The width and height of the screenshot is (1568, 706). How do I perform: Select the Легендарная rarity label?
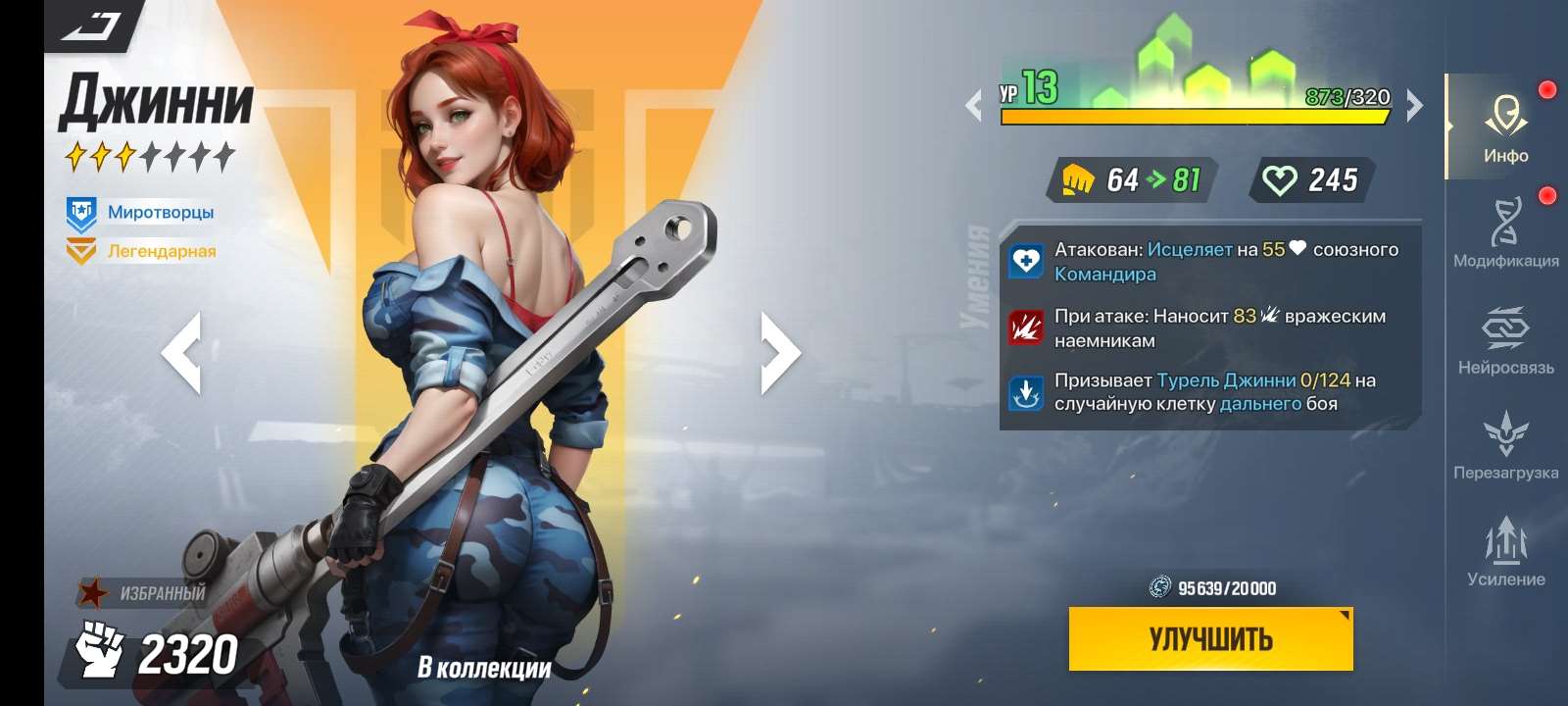pyautogui.click(x=160, y=252)
